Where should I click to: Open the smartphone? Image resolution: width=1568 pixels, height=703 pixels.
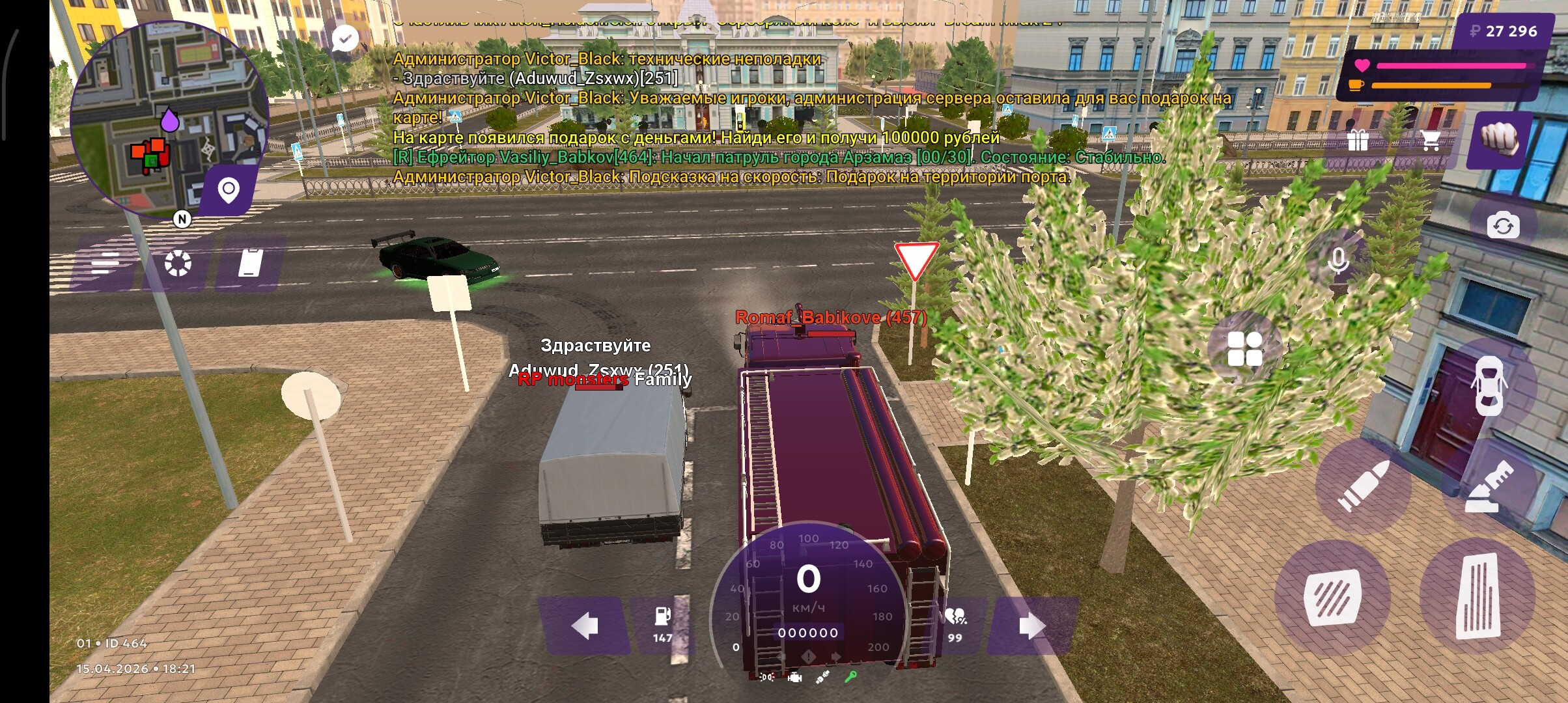[251, 264]
